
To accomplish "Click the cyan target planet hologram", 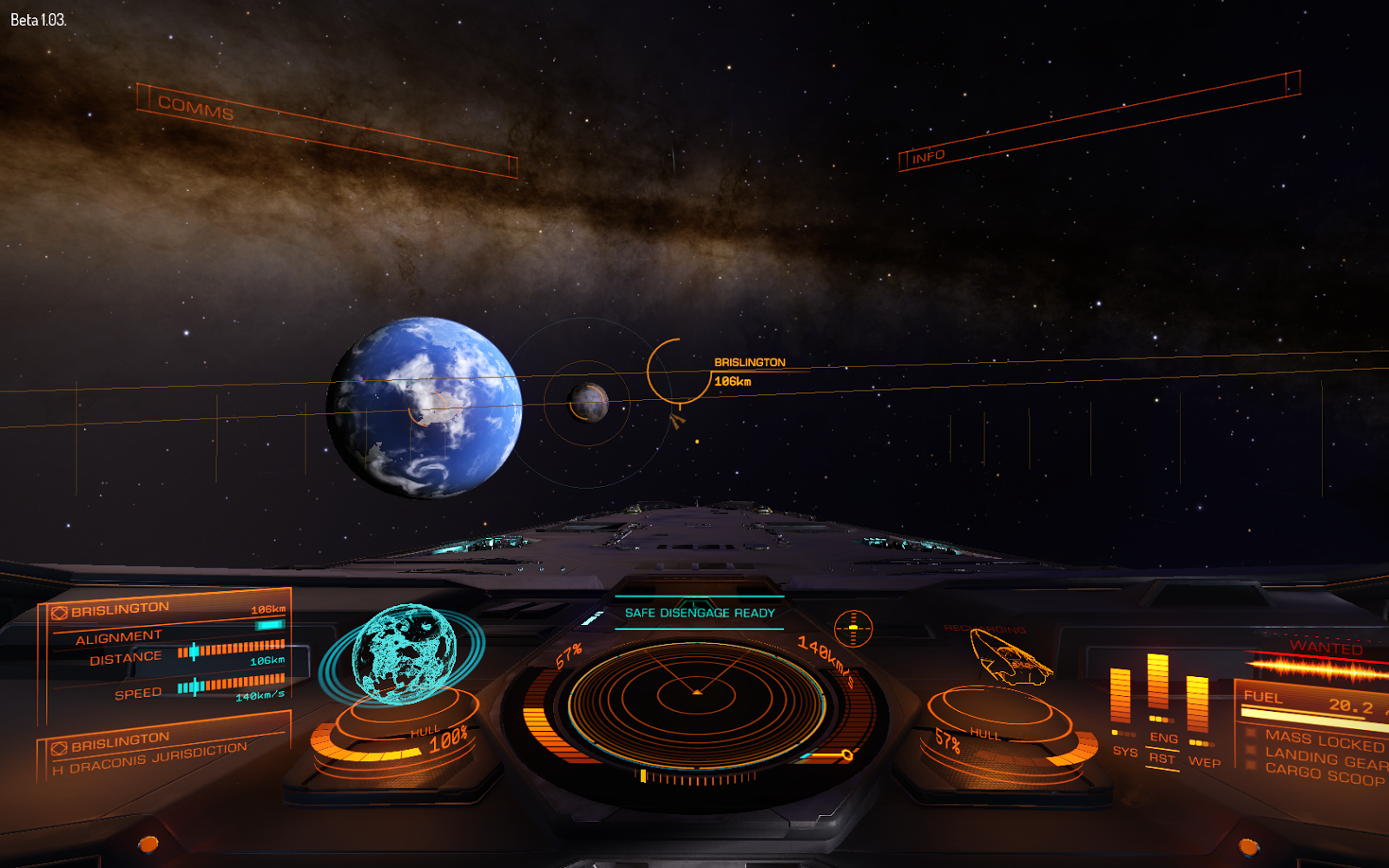I will point(403,651).
